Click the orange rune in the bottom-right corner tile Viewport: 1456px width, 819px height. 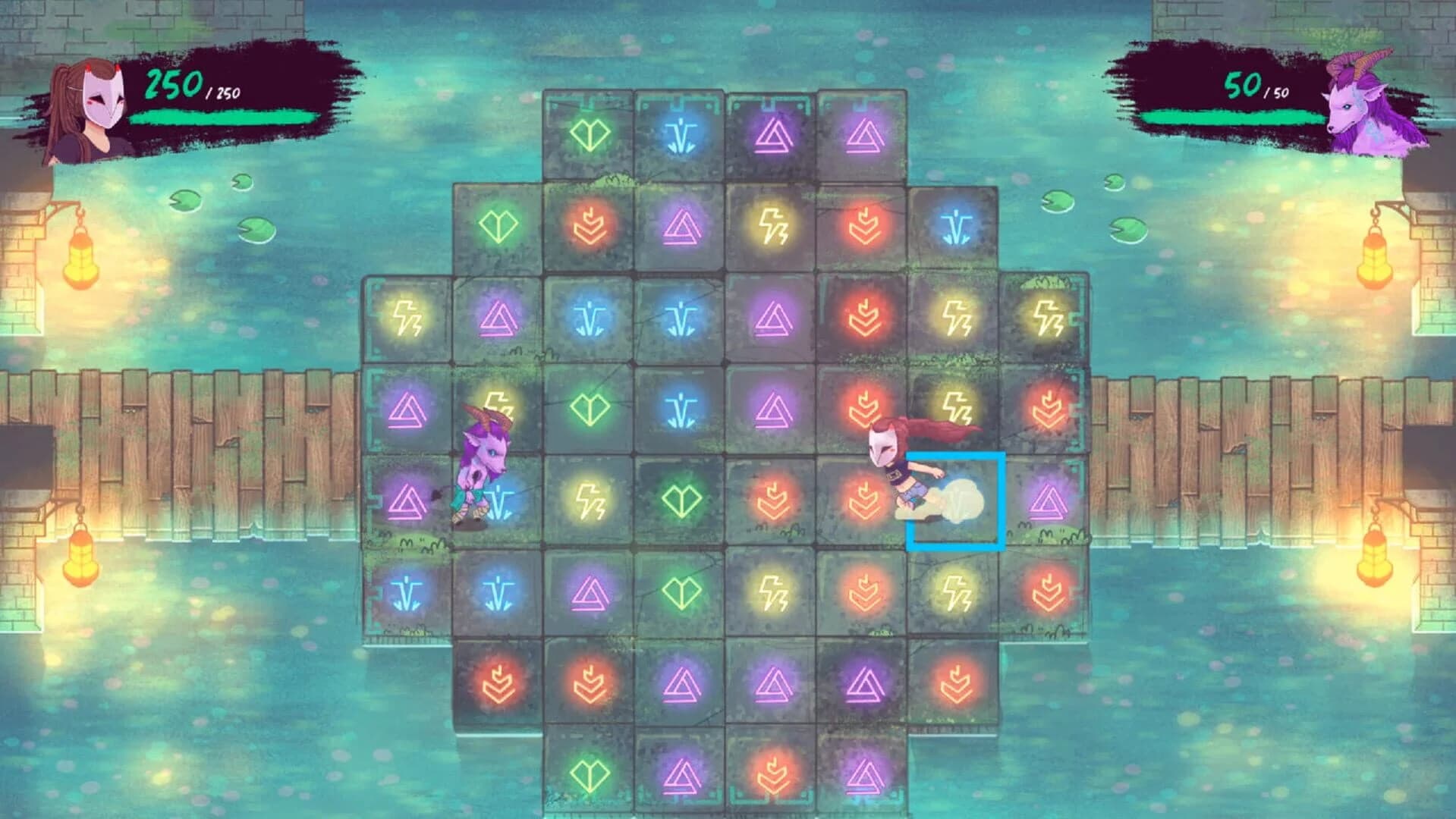click(x=958, y=684)
